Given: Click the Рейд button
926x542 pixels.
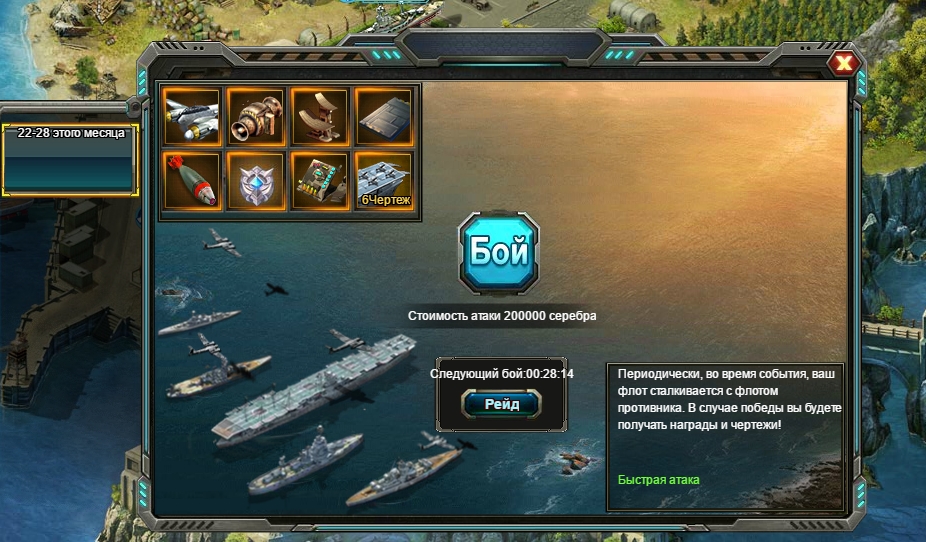Looking at the screenshot, I should [x=500, y=403].
